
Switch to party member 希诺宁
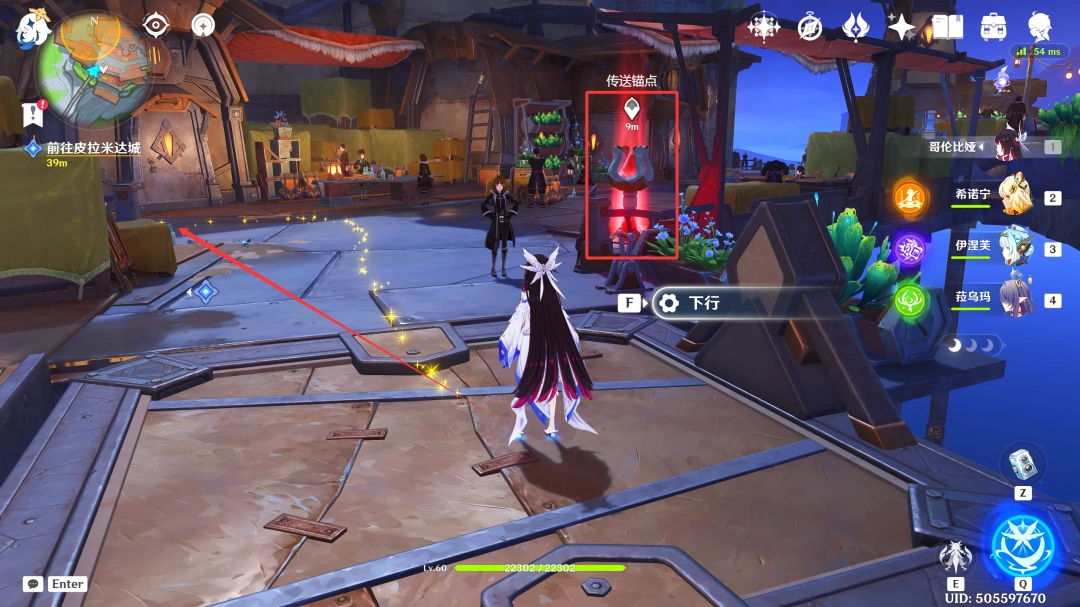[1014, 193]
